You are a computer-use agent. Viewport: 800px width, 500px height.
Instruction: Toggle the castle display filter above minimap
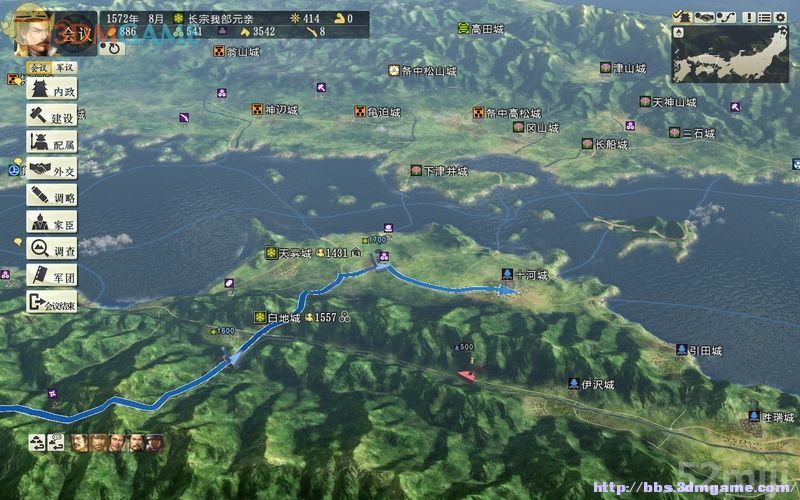tap(681, 16)
